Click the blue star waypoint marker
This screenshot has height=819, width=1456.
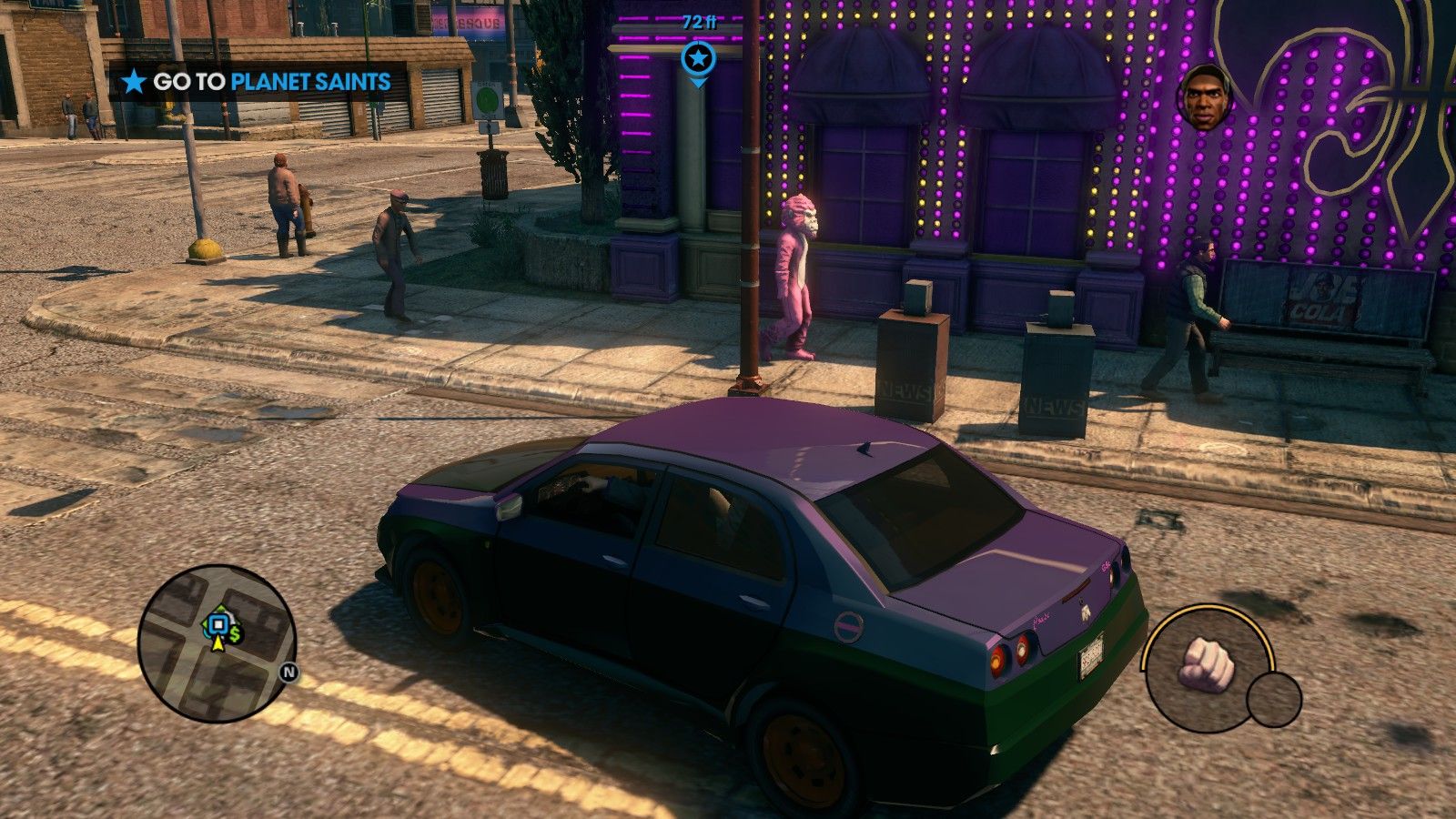pyautogui.click(x=698, y=60)
